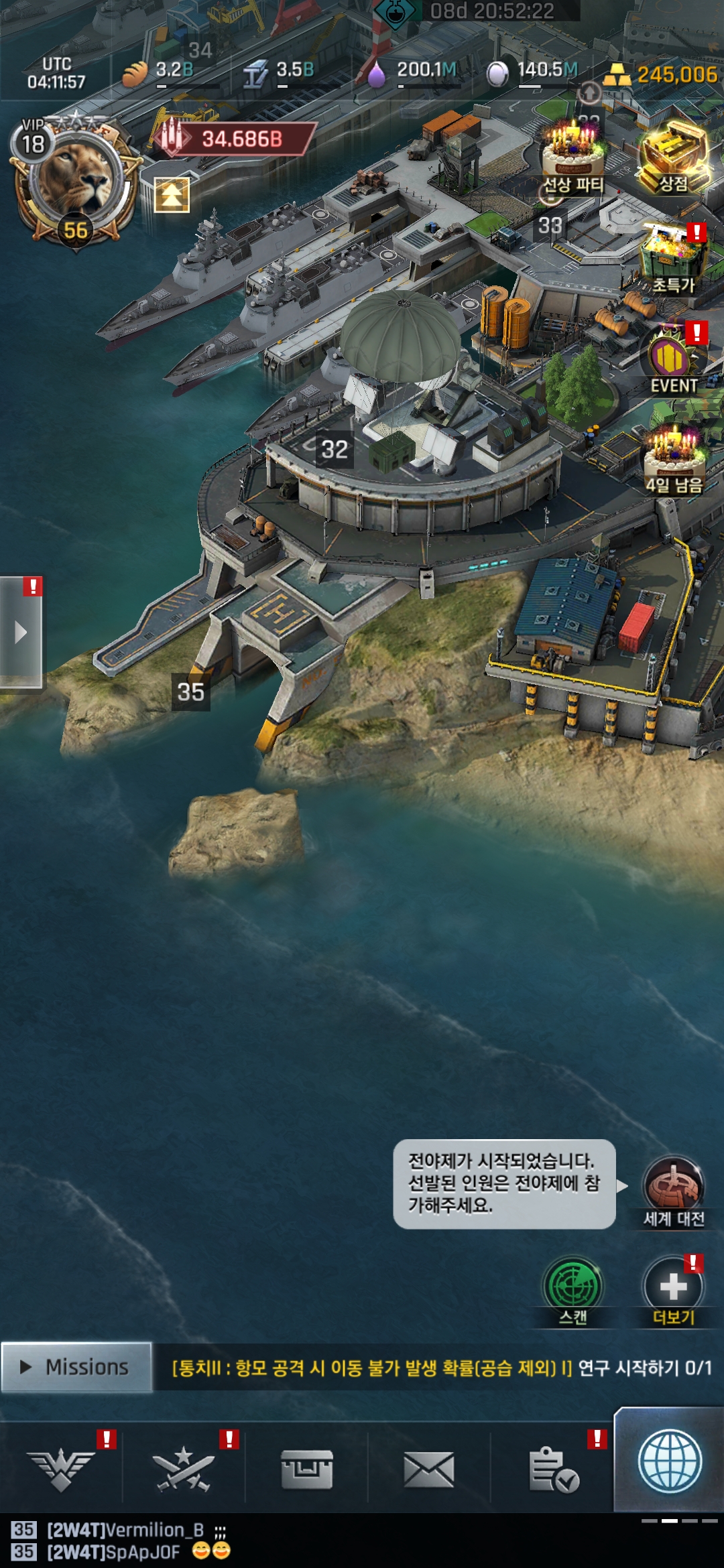Screen dimensions: 724x1568
Task: Click the yellow upgrade arrow icon
Action: point(172,195)
